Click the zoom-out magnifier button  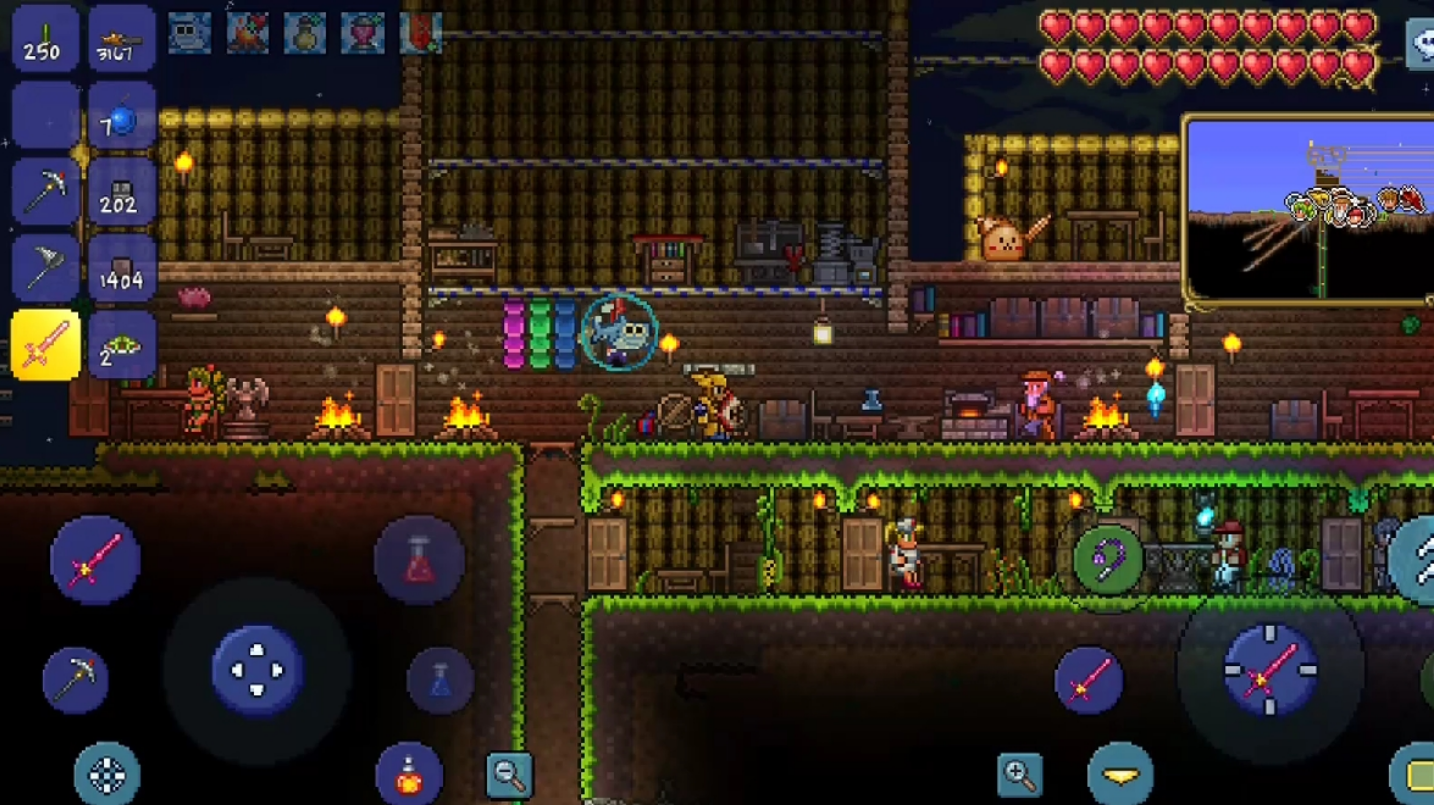(x=509, y=773)
